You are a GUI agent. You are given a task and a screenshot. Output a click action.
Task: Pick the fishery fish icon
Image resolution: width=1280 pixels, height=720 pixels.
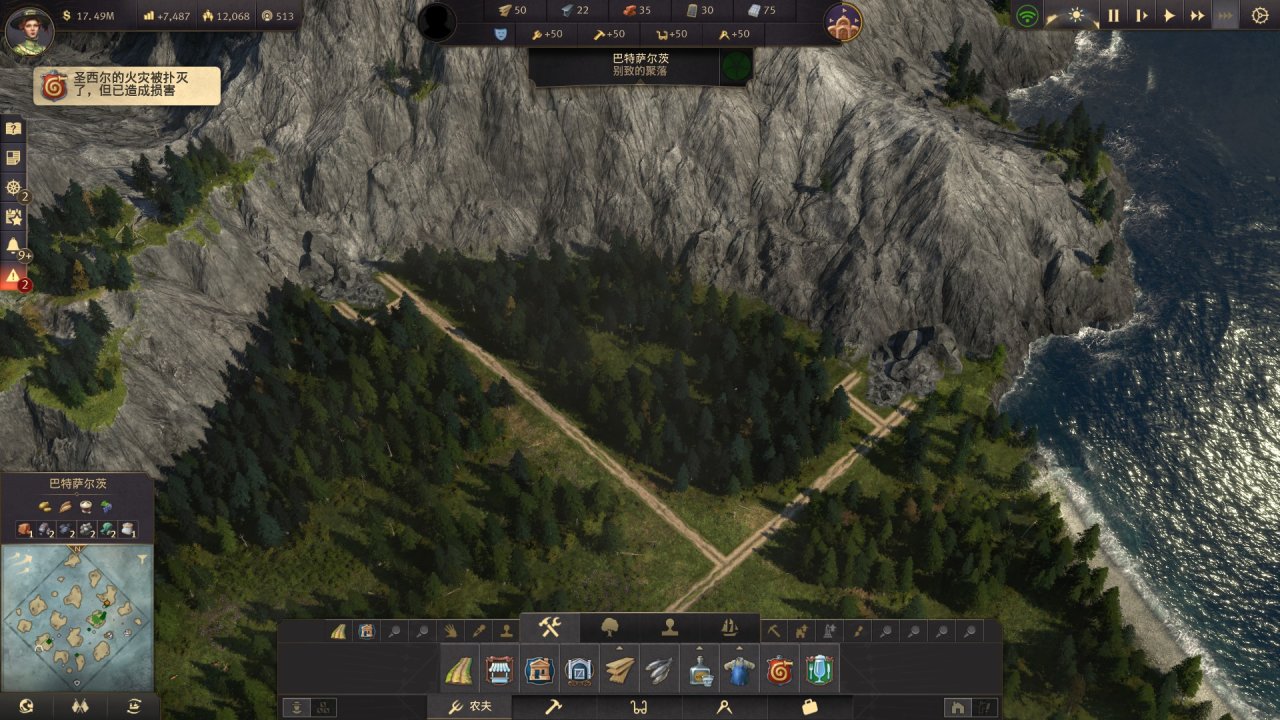(658, 670)
